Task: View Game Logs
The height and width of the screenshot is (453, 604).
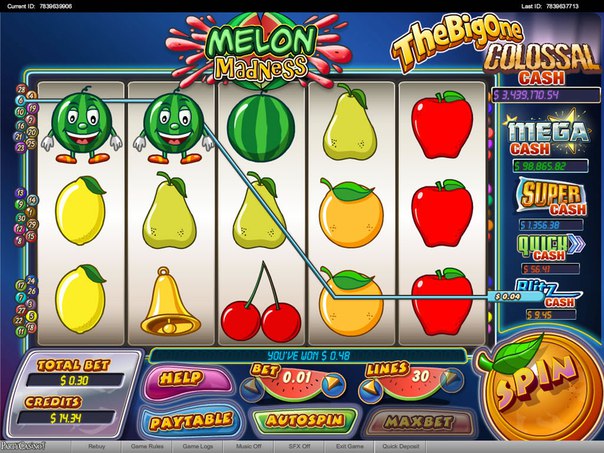Action: (x=199, y=446)
